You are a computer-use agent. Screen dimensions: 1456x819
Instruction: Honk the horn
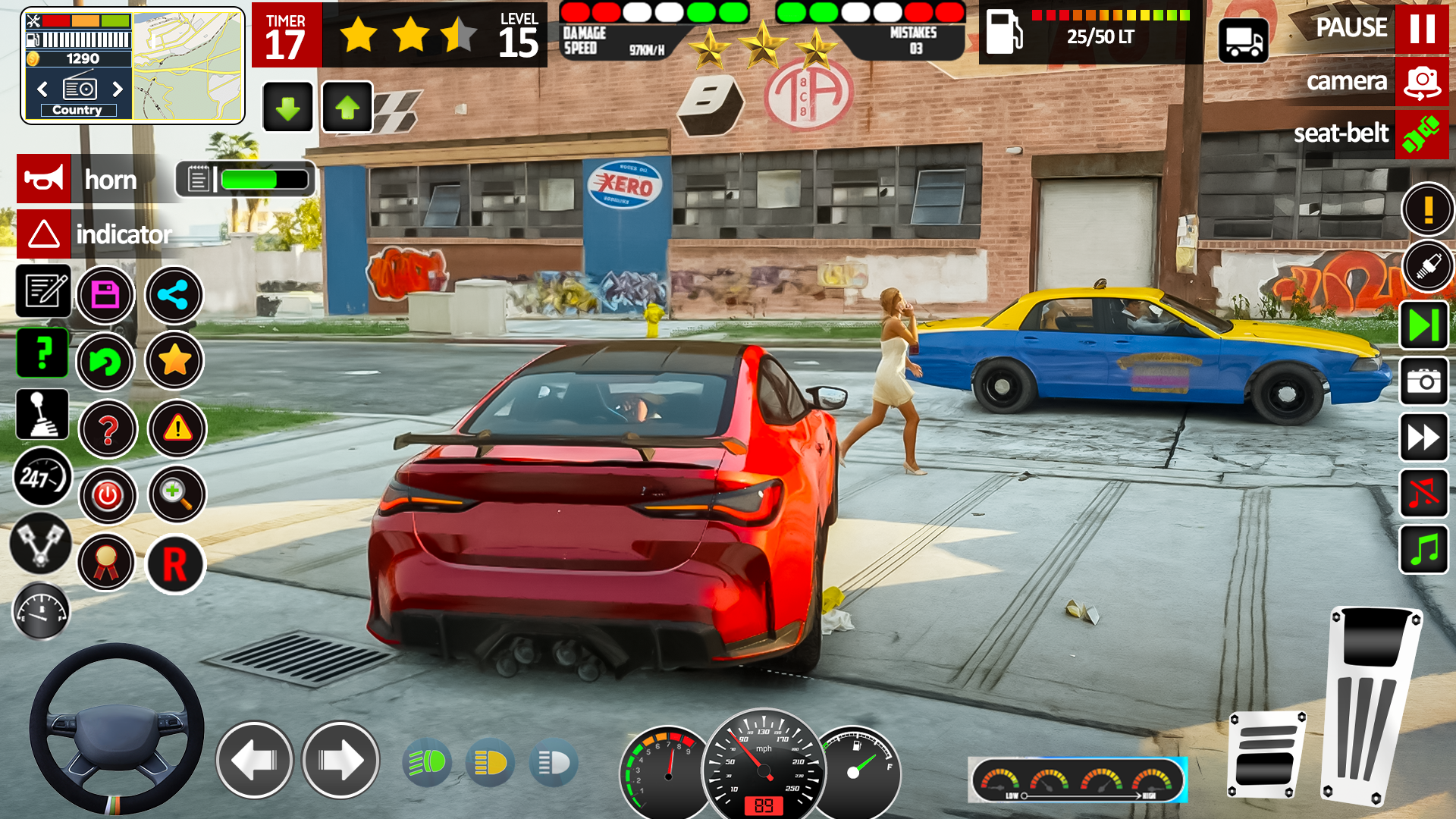point(44,179)
